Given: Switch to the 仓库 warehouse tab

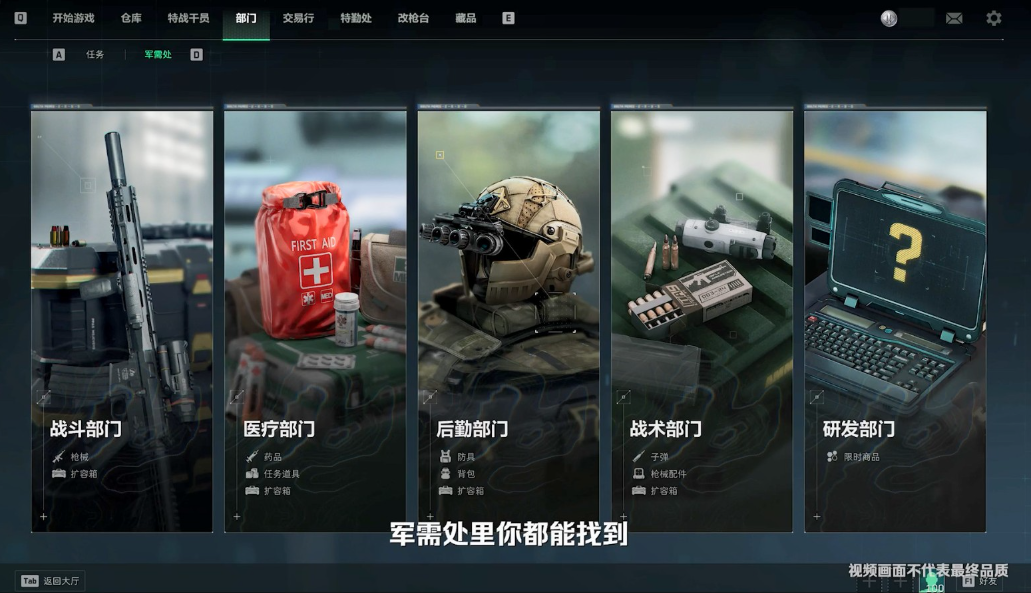Looking at the screenshot, I should point(131,18).
